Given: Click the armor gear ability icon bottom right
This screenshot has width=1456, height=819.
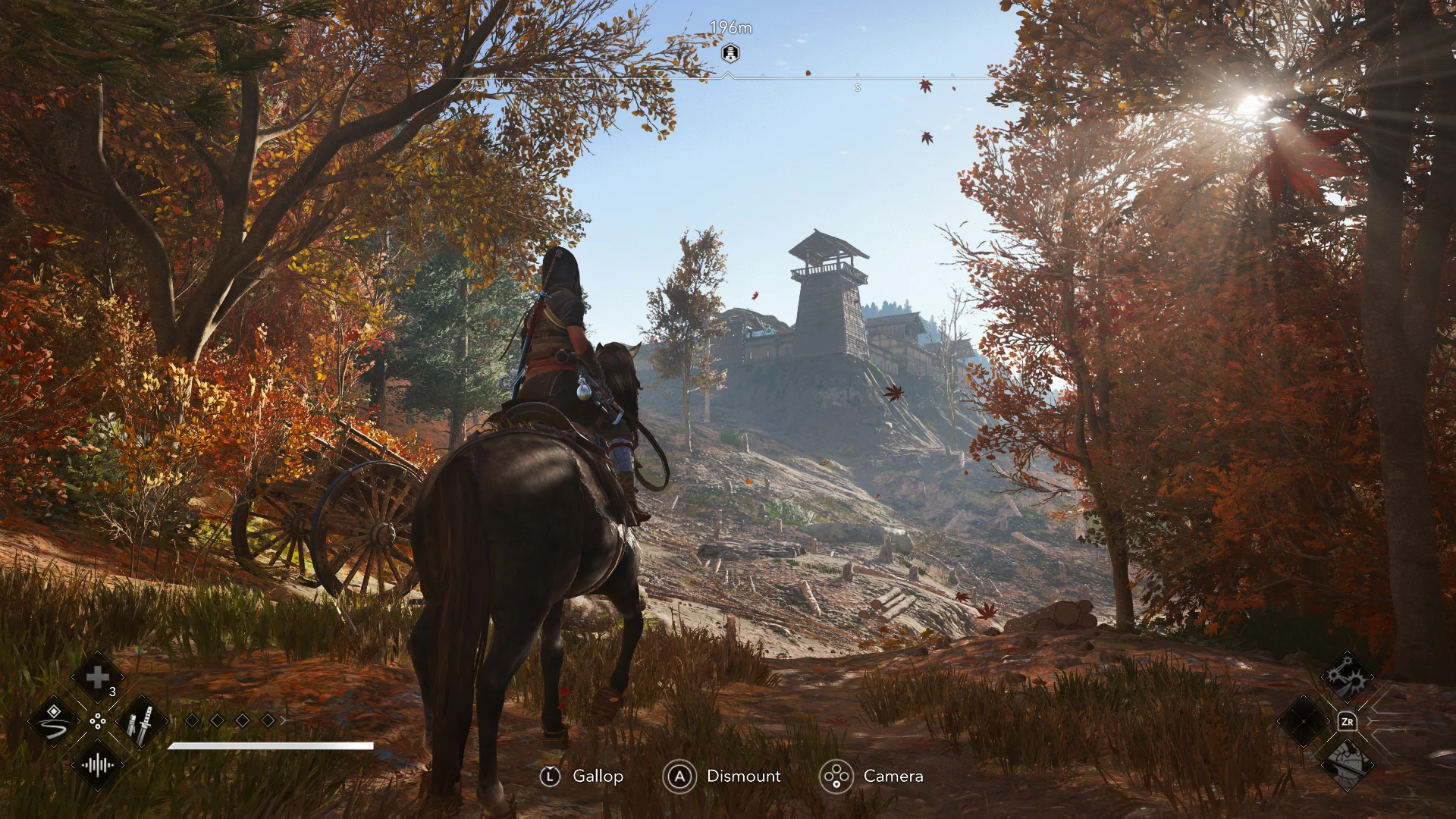Looking at the screenshot, I should click(x=1346, y=766).
